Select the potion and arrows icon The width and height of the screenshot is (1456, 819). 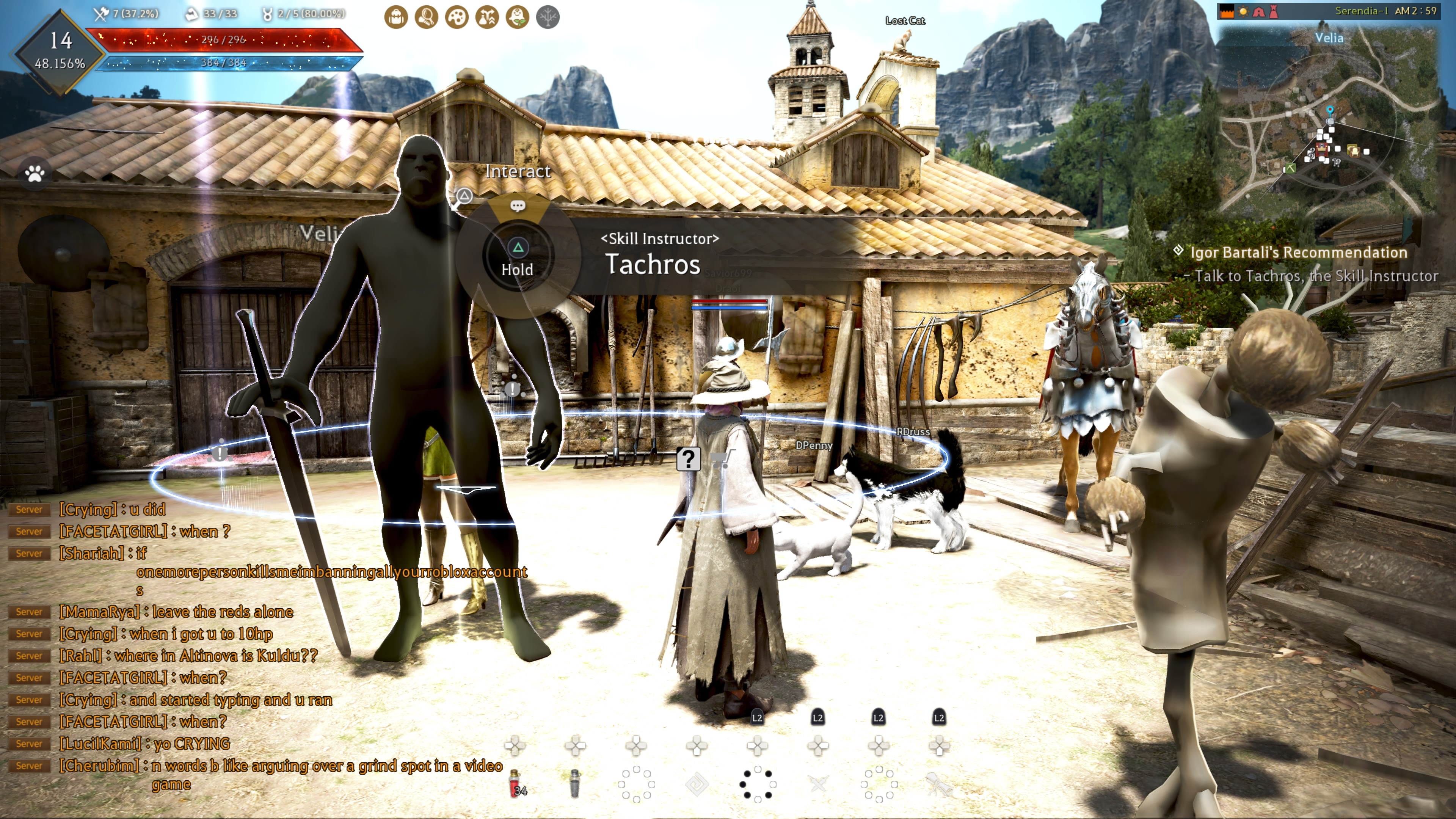tap(487, 17)
